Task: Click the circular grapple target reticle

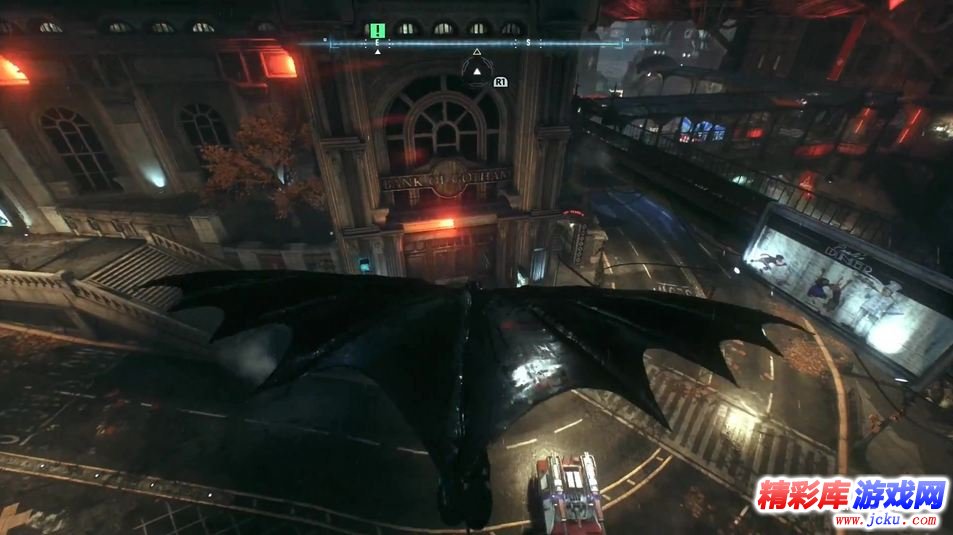Action: point(477,71)
